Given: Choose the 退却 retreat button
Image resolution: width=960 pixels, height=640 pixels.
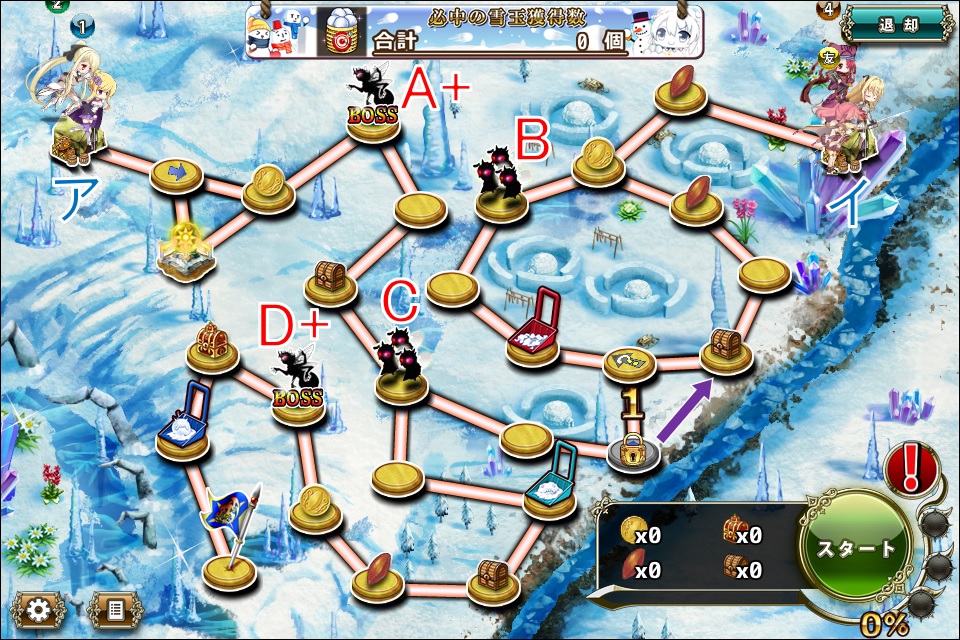Looking at the screenshot, I should pyautogui.click(x=896, y=25).
